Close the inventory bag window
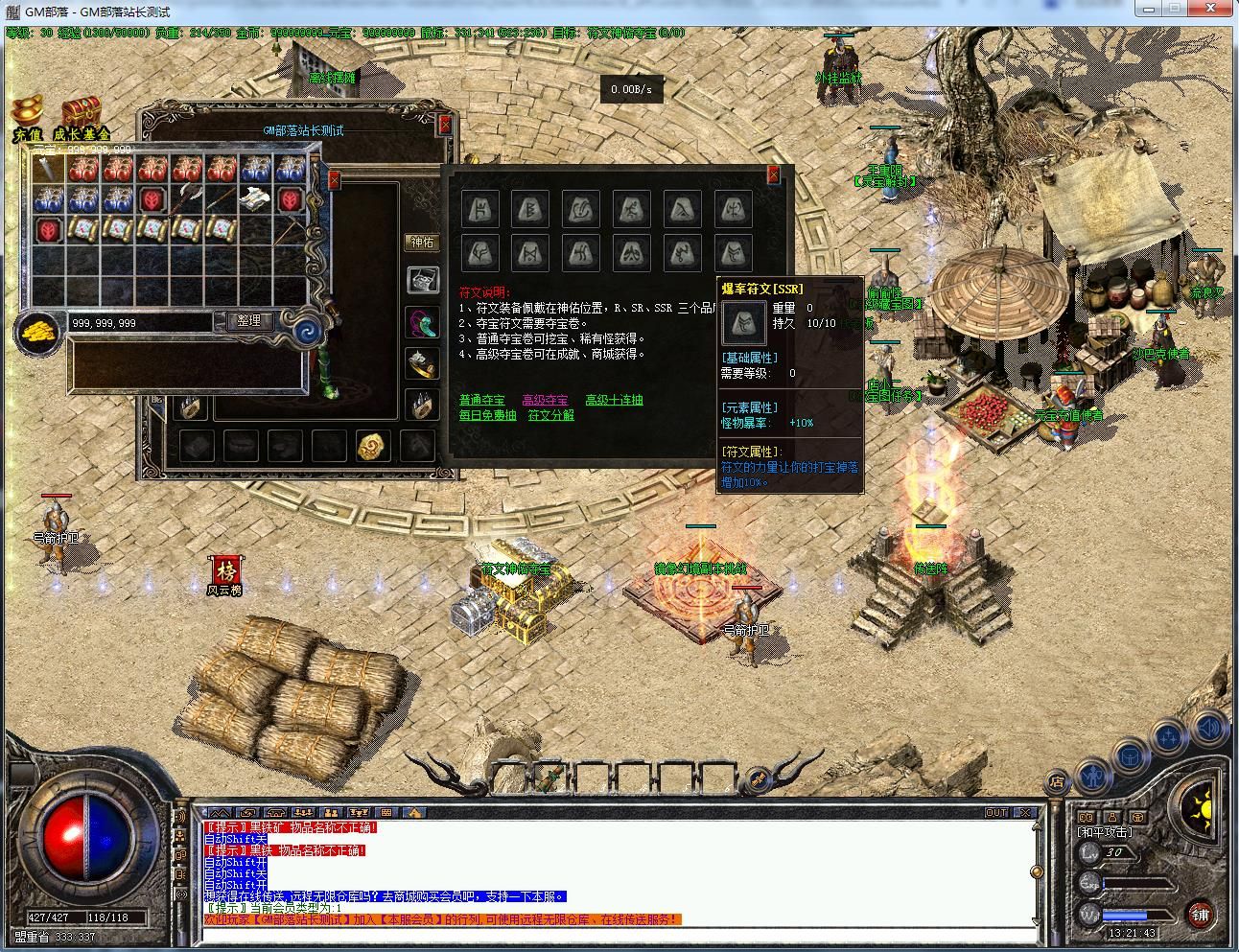This screenshot has height=952, width=1239. click(x=334, y=179)
